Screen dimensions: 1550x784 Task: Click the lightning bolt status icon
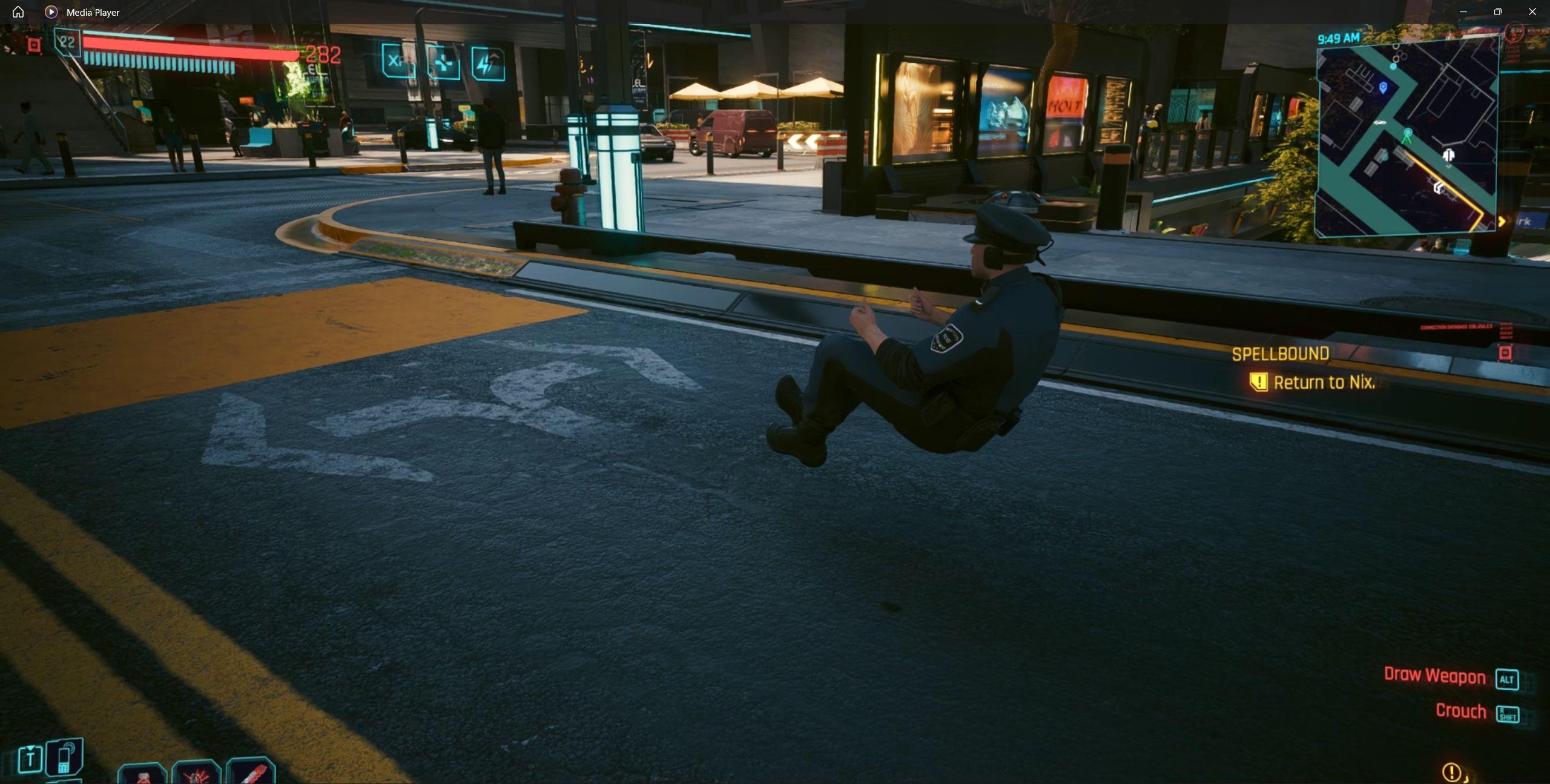coord(488,63)
